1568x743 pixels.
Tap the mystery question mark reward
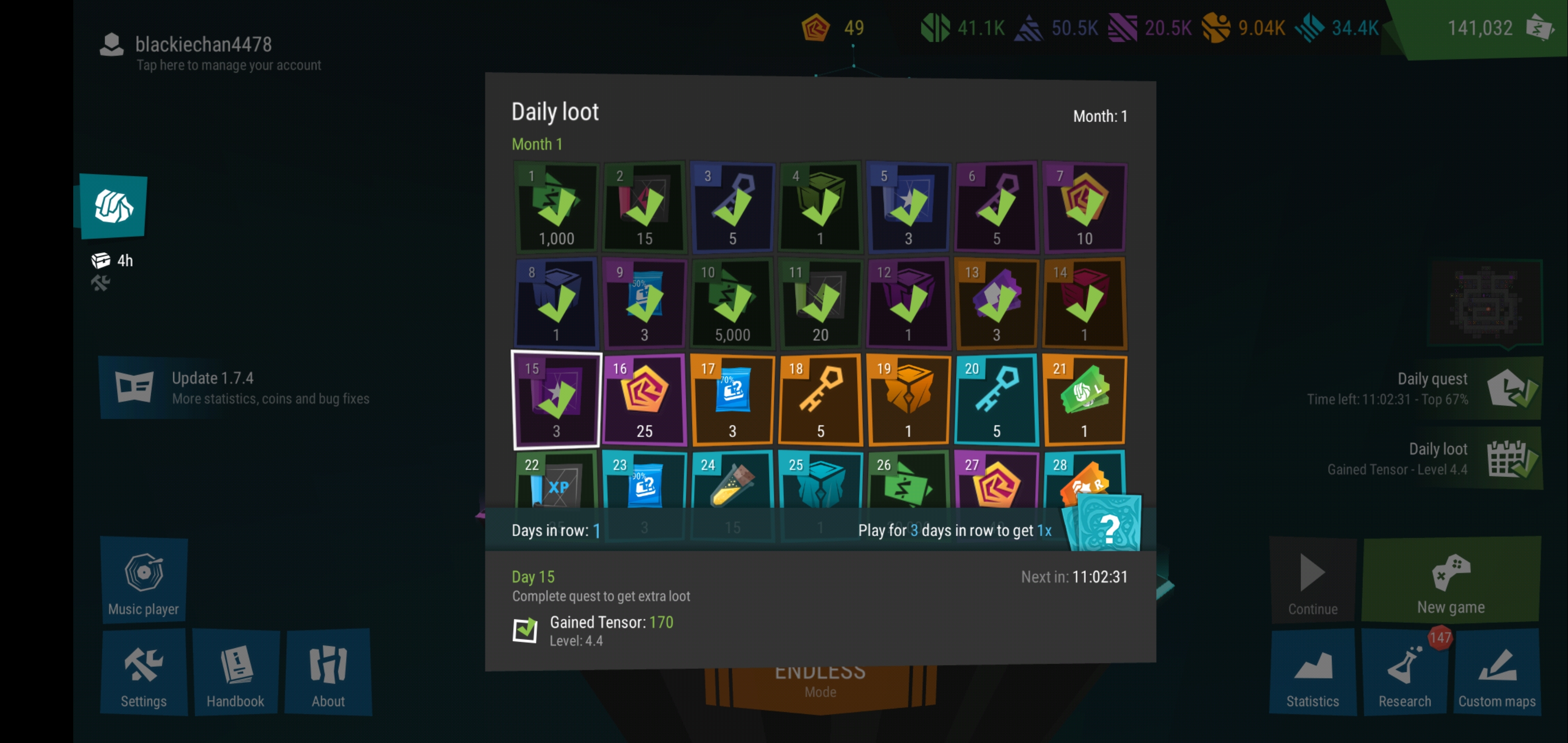point(1109,525)
